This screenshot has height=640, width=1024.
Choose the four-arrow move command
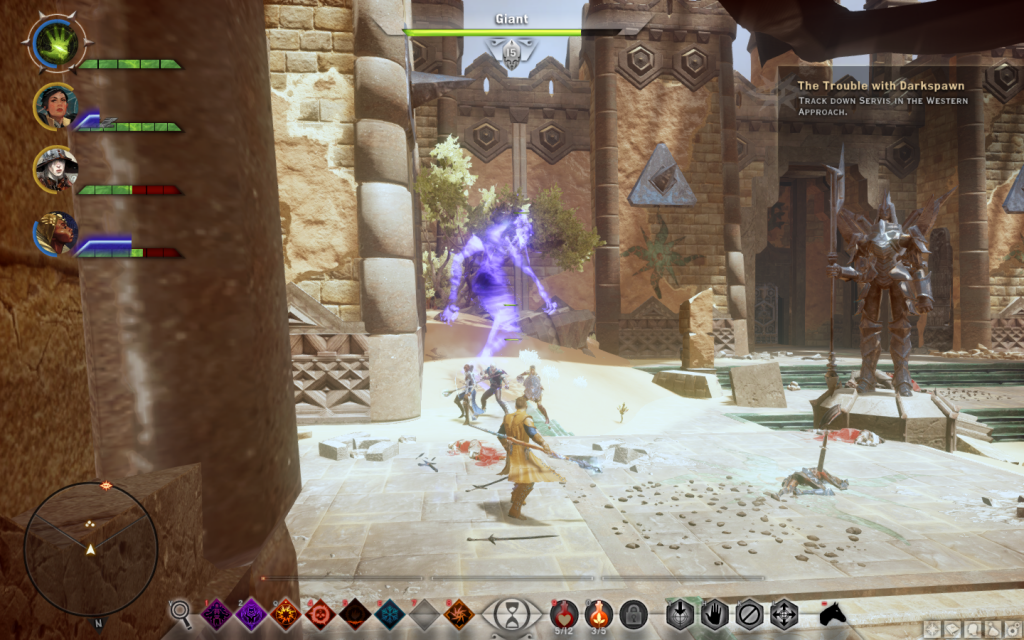pos(783,613)
